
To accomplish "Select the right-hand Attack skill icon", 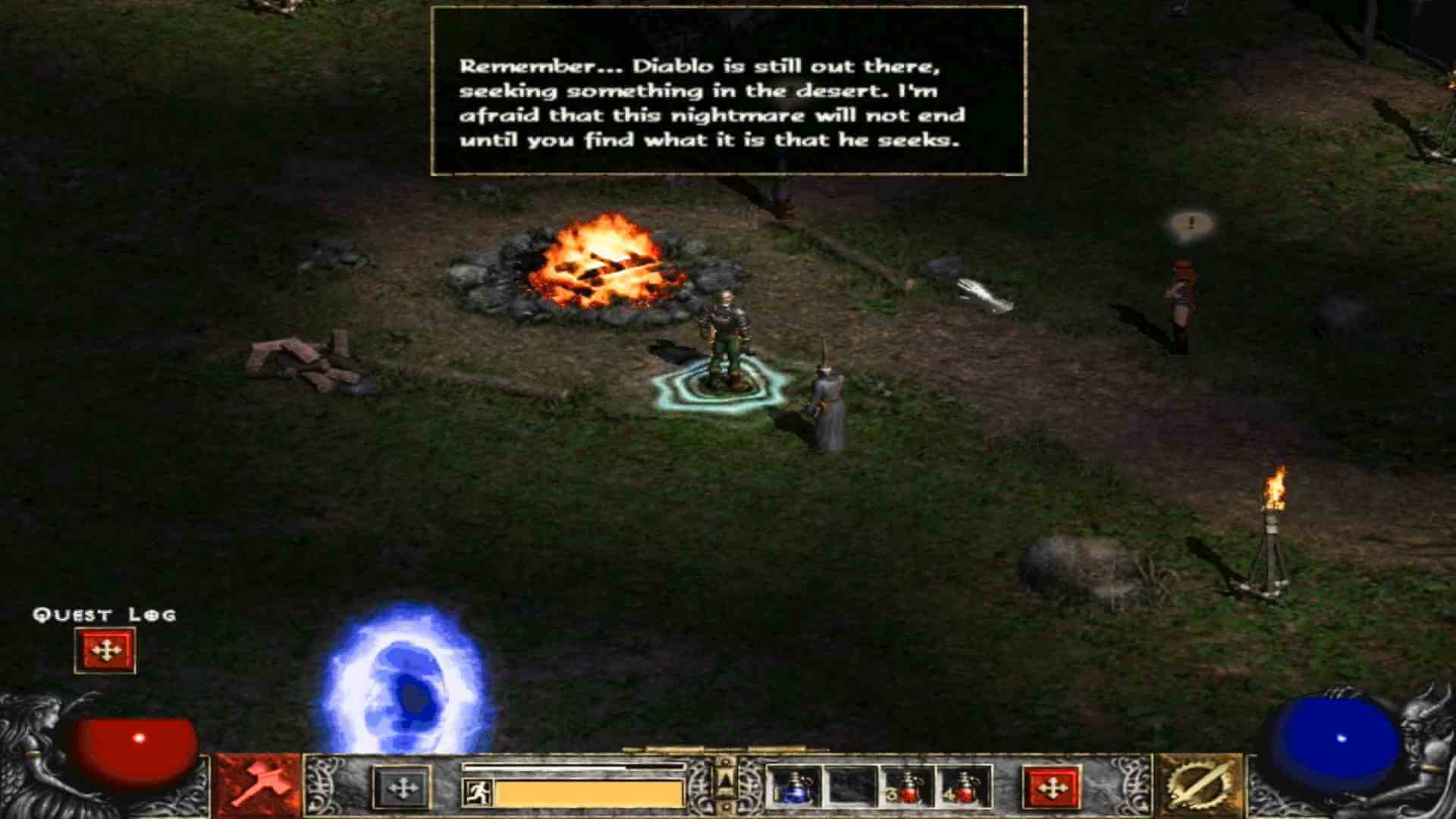I will pyautogui.click(x=1204, y=789).
